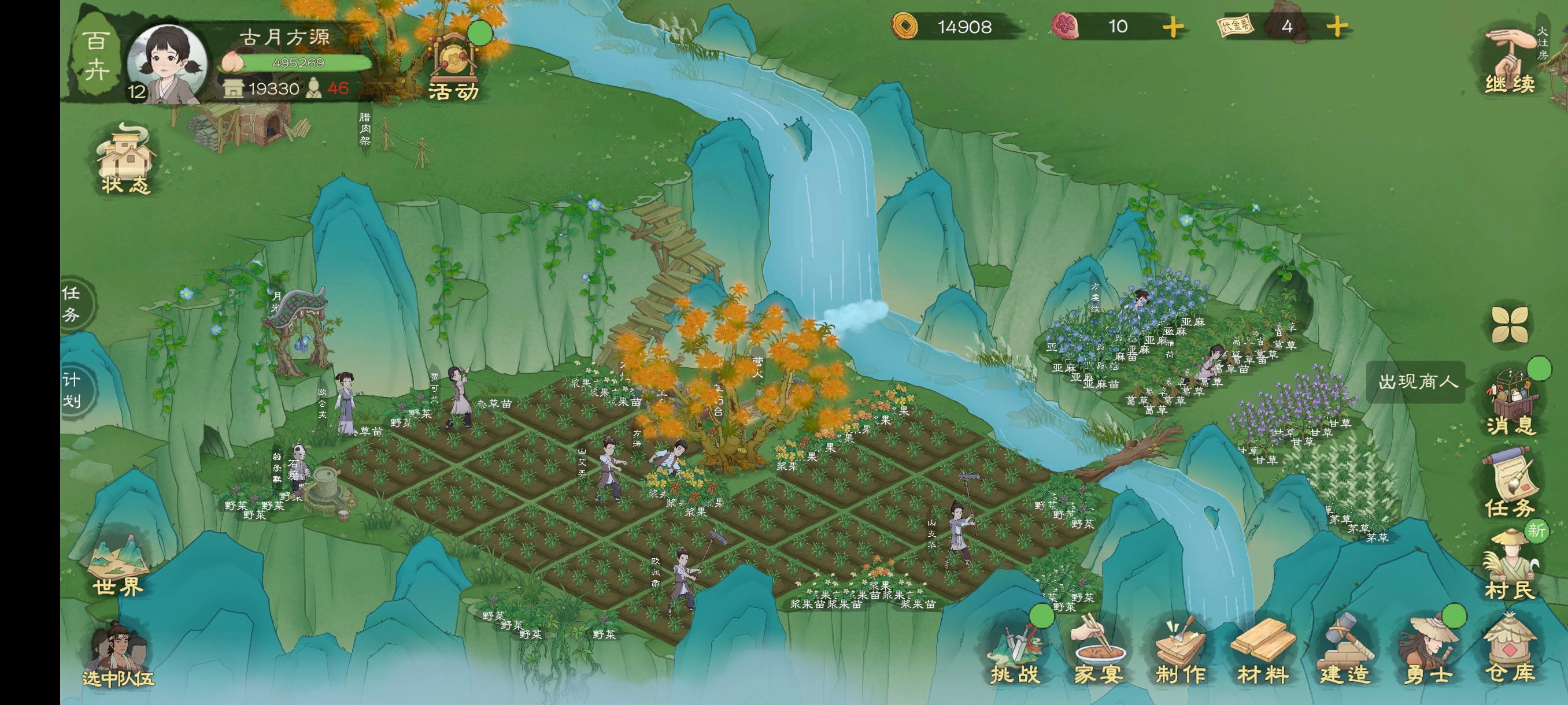Open the 家宴 family feast menu
The width and height of the screenshot is (1568, 705).
tap(1097, 651)
